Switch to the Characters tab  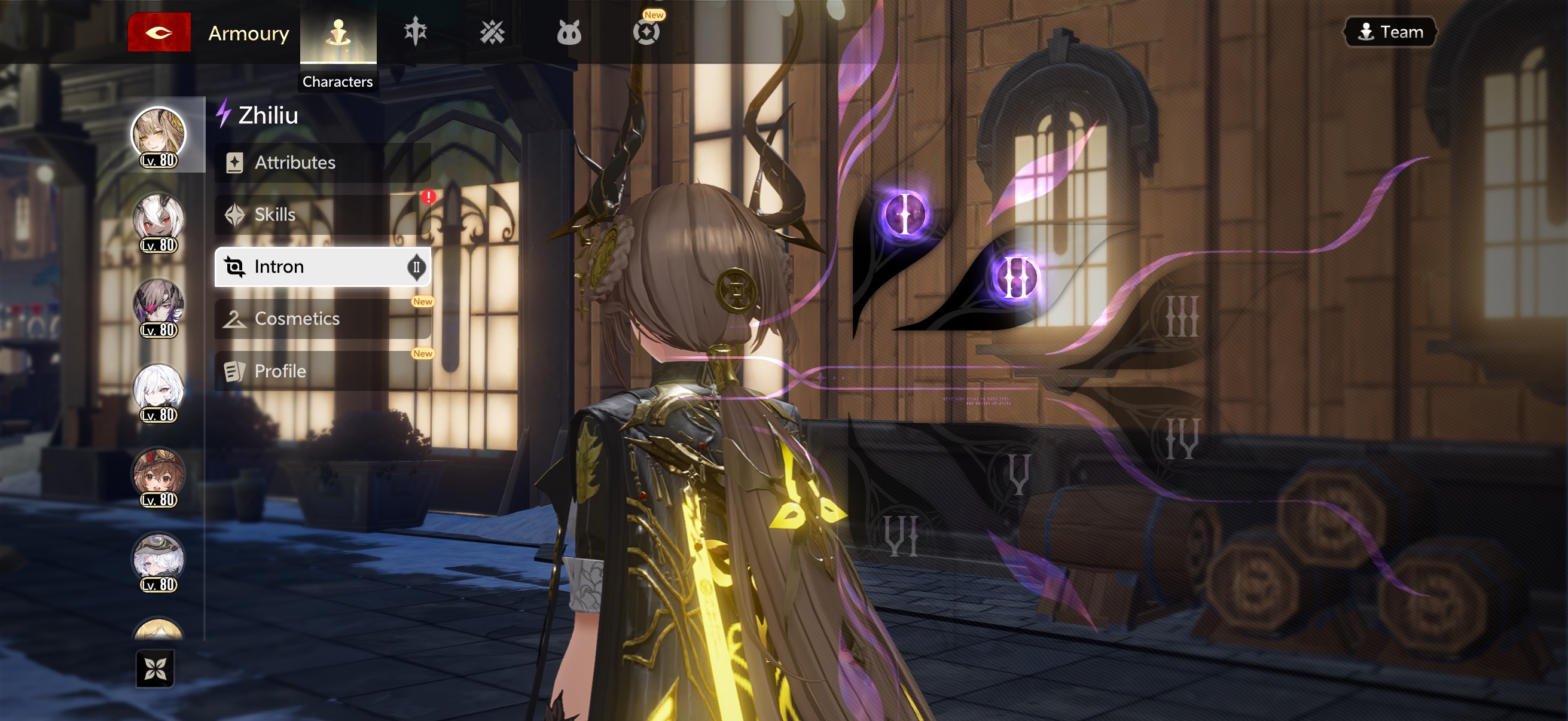point(338,33)
